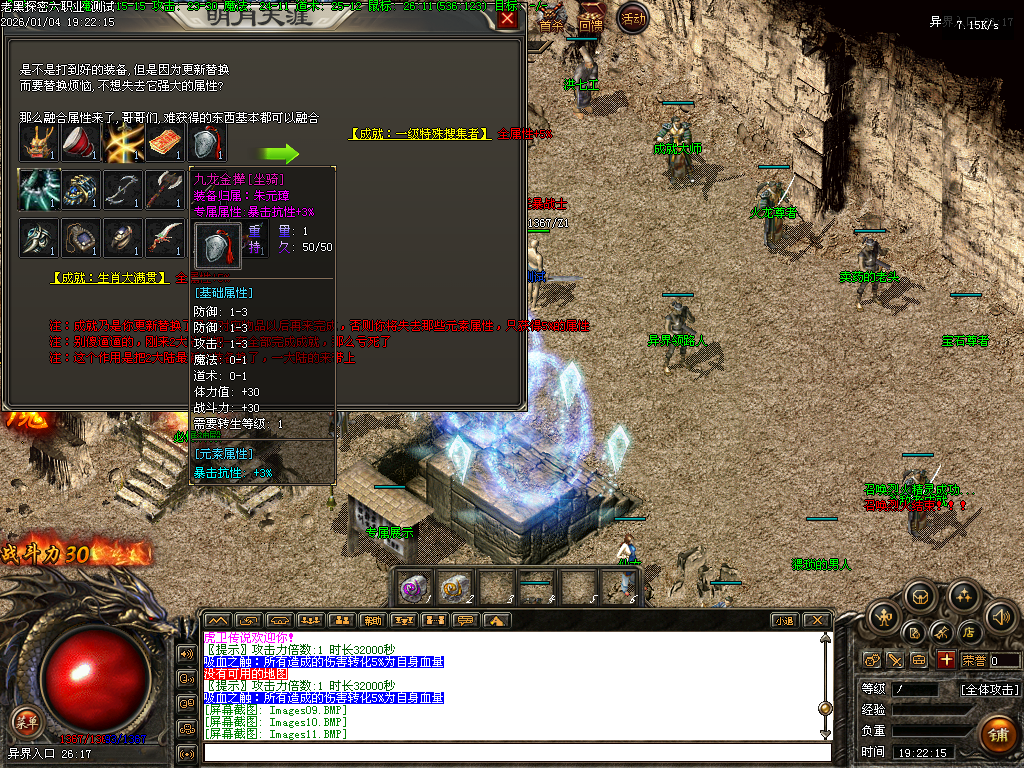The width and height of the screenshot is (1024, 768).
Task: Click the 回馈 rewards button
Action: click(591, 22)
